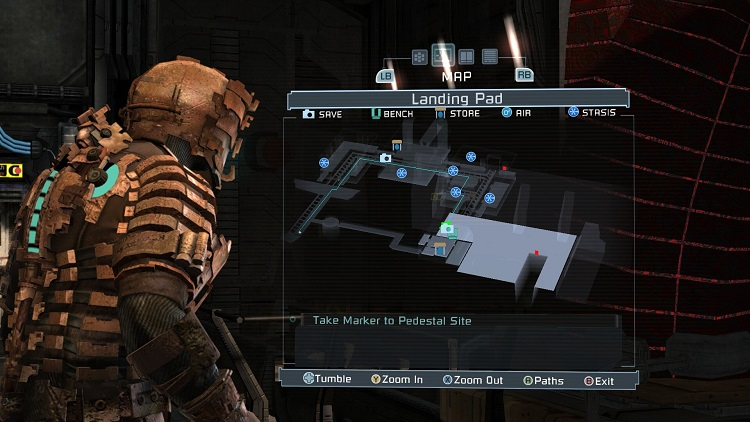750x422 pixels.
Task: Choose the BENCH legend entry
Action: (395, 114)
